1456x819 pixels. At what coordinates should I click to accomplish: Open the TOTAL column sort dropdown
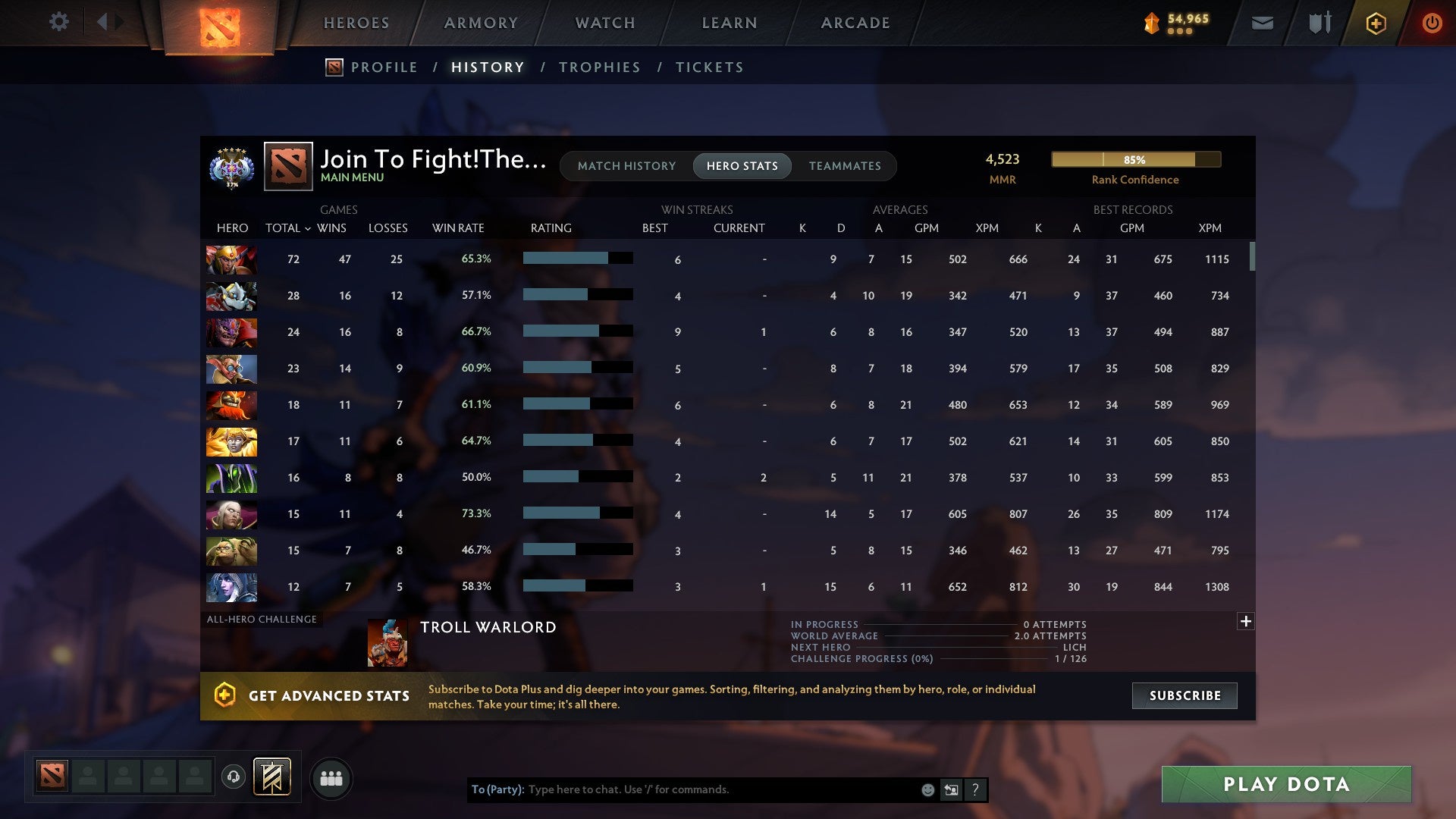pyautogui.click(x=308, y=227)
